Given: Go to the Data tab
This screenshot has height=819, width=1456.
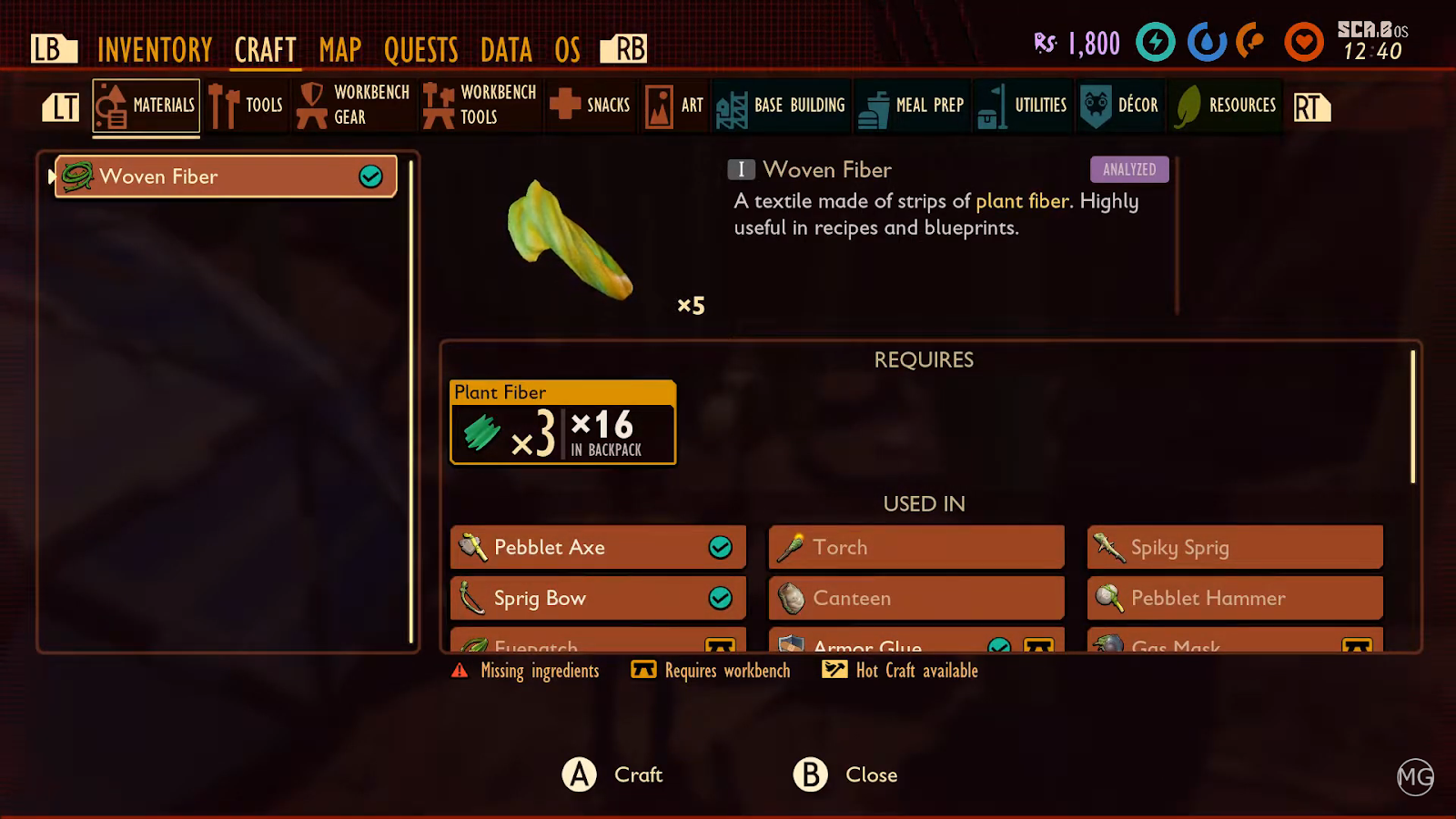Looking at the screenshot, I should point(506,49).
